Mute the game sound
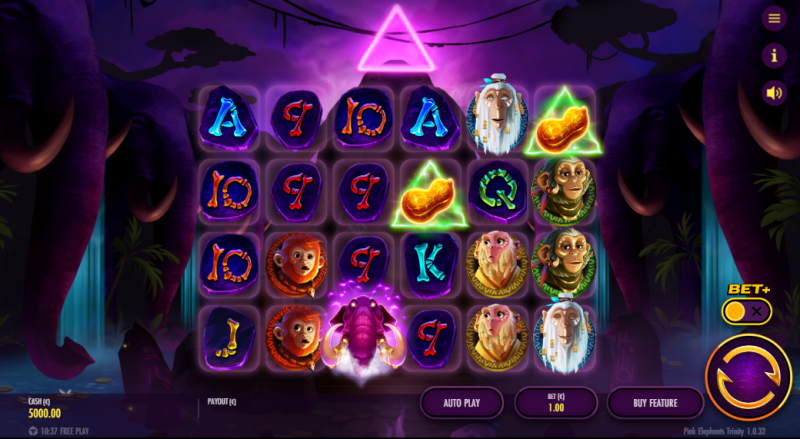 pos(773,93)
